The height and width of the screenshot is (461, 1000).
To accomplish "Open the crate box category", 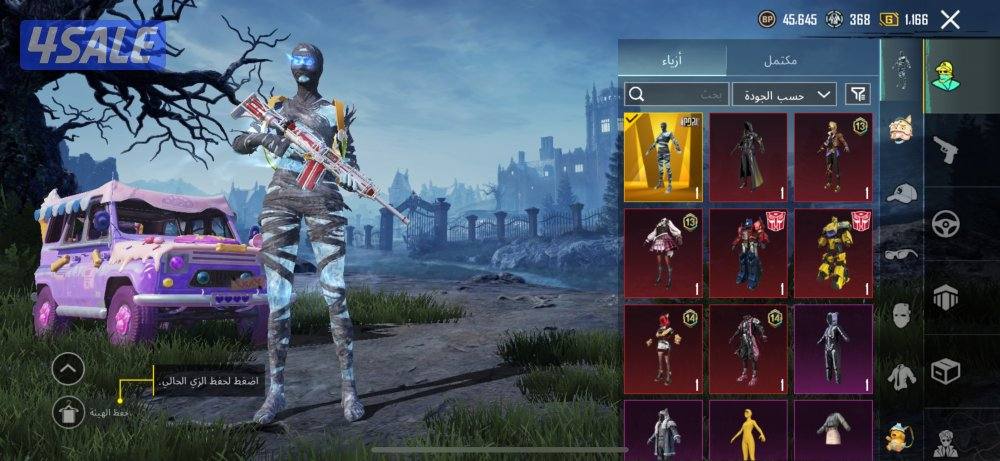I will [x=945, y=371].
